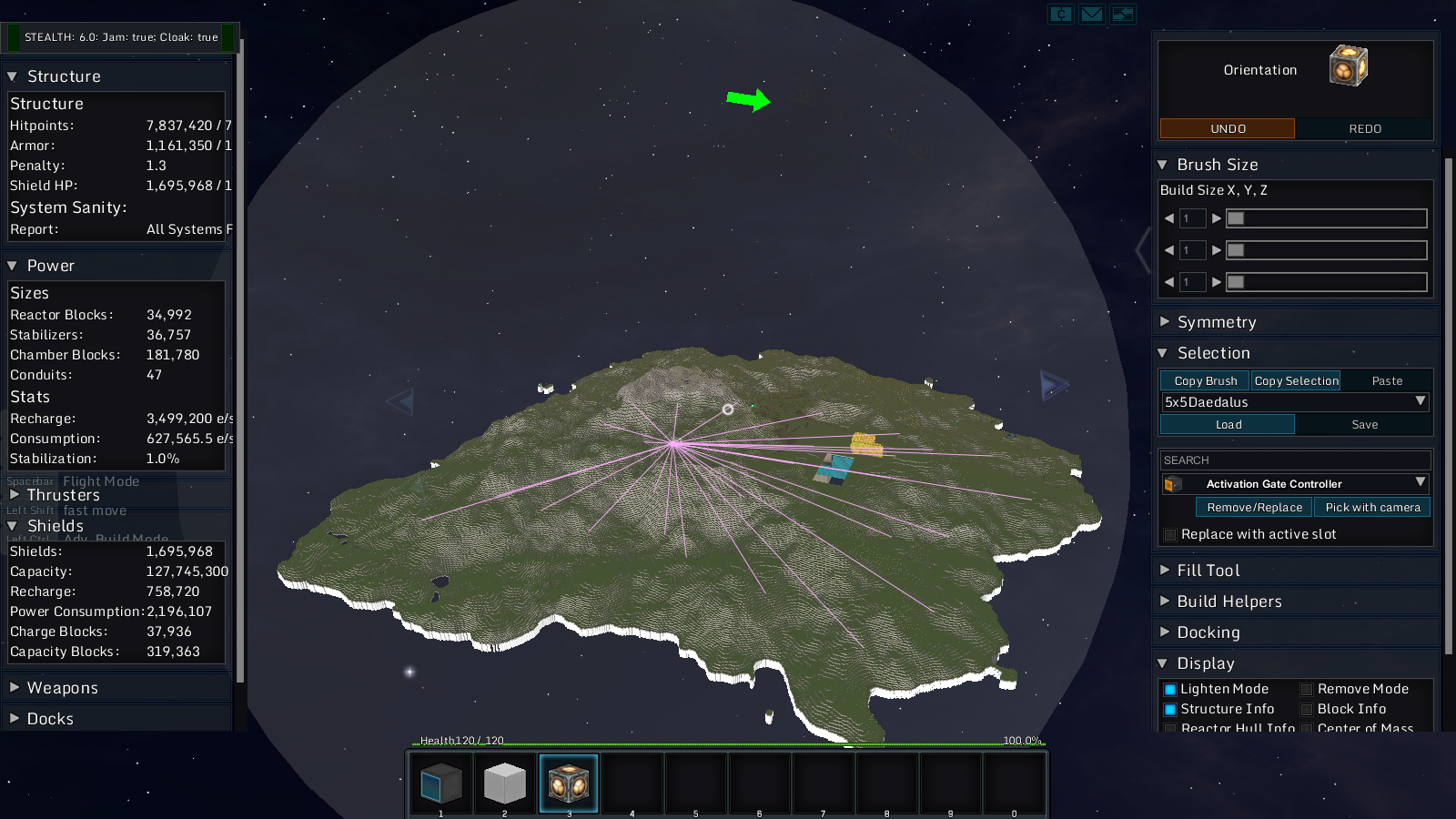Disable Lighten Mode checkbox
The image size is (1456, 819).
coord(1170,690)
